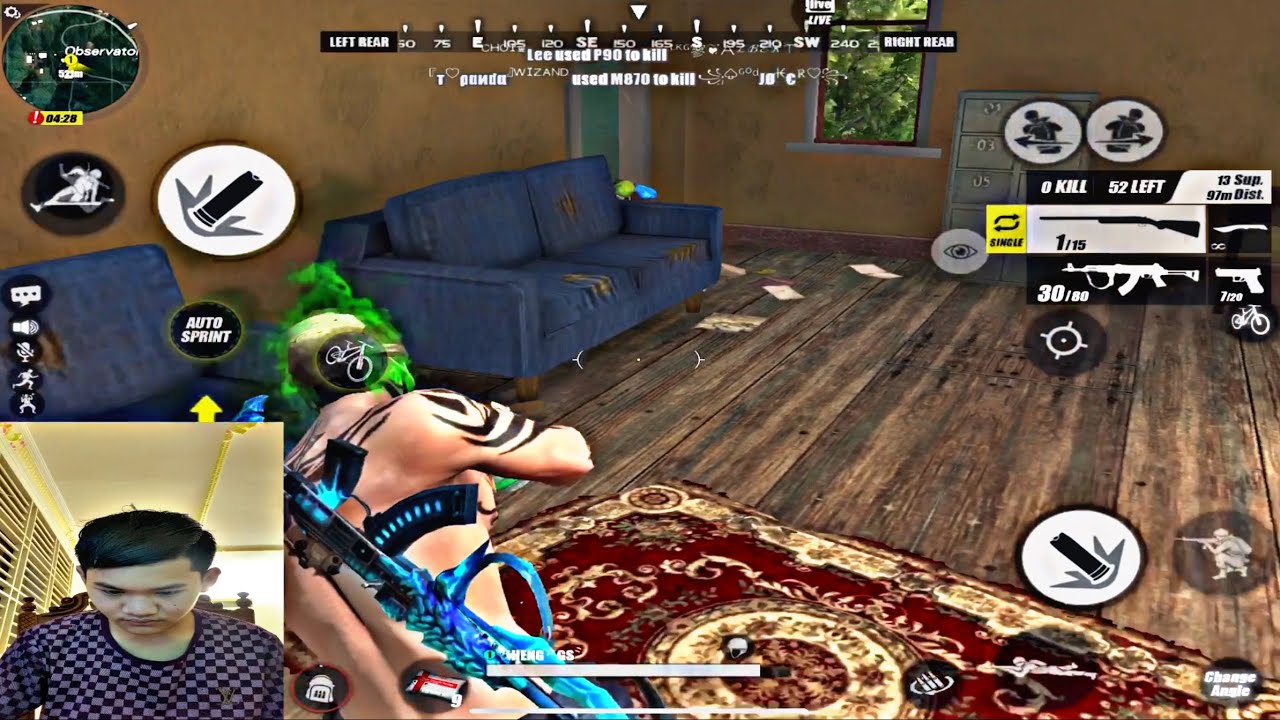1280x720 pixels.
Task: Lean right with the peek-right button
Action: [x=1124, y=131]
